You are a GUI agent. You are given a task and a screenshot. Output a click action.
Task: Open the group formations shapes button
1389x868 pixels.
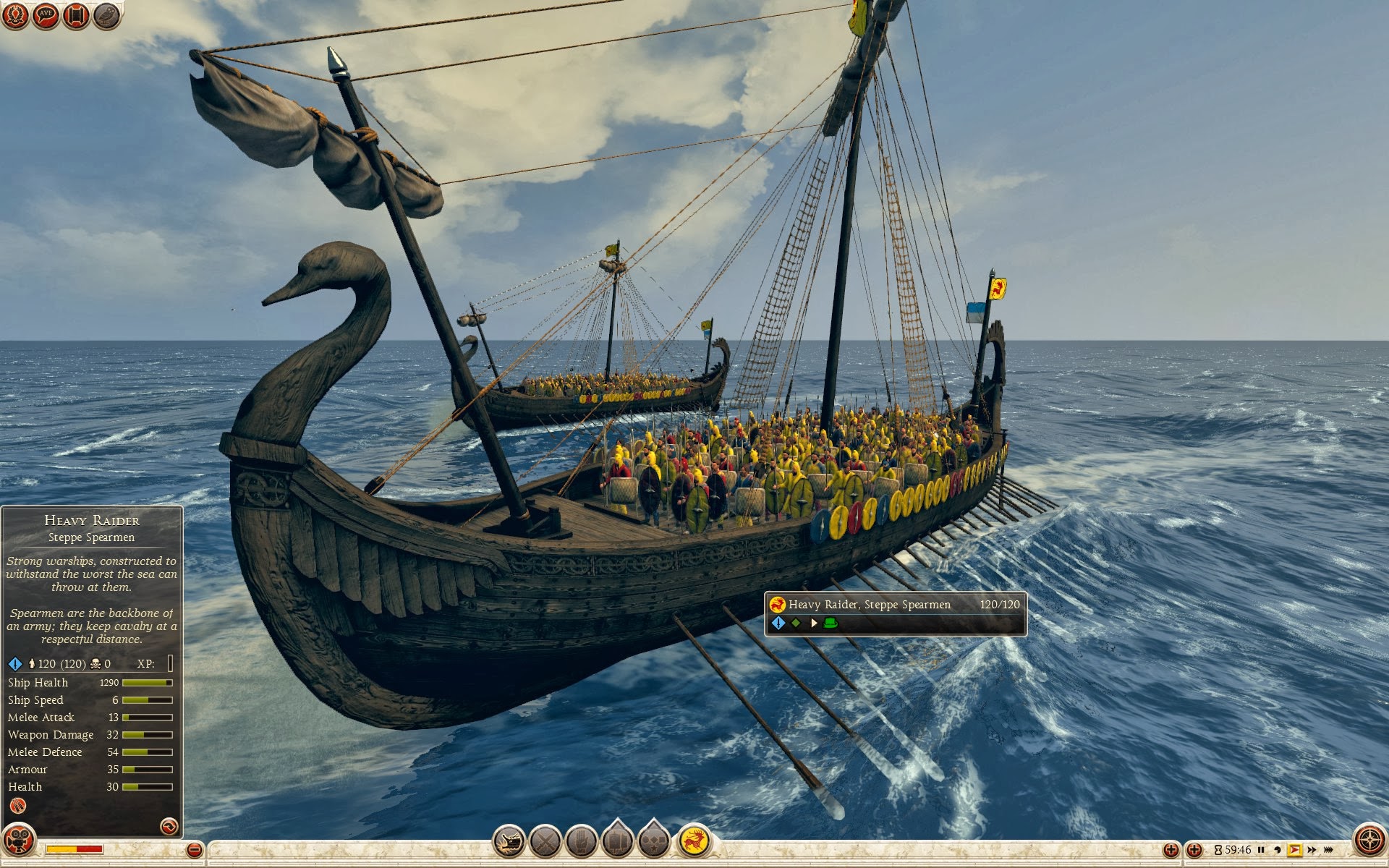click(x=653, y=841)
